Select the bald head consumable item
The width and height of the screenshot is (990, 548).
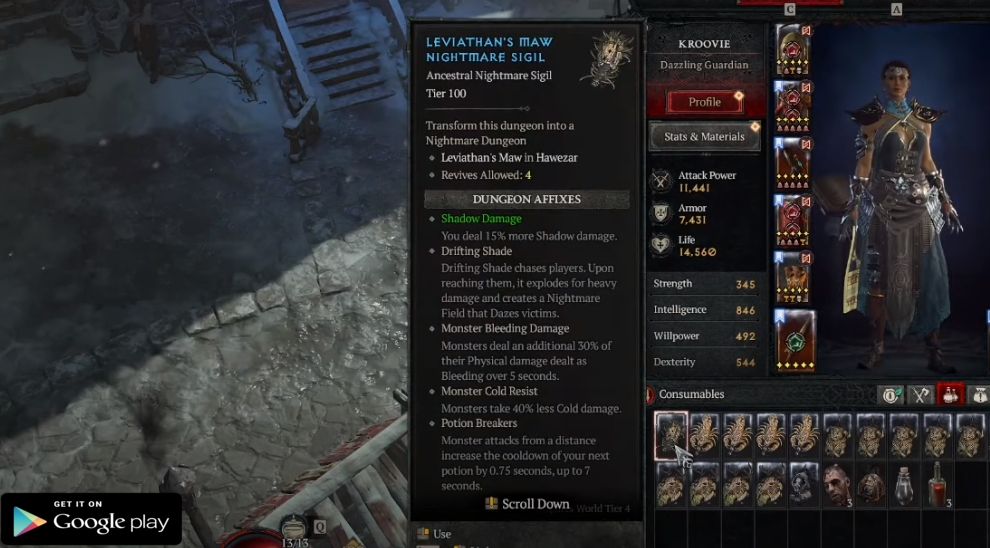point(837,485)
